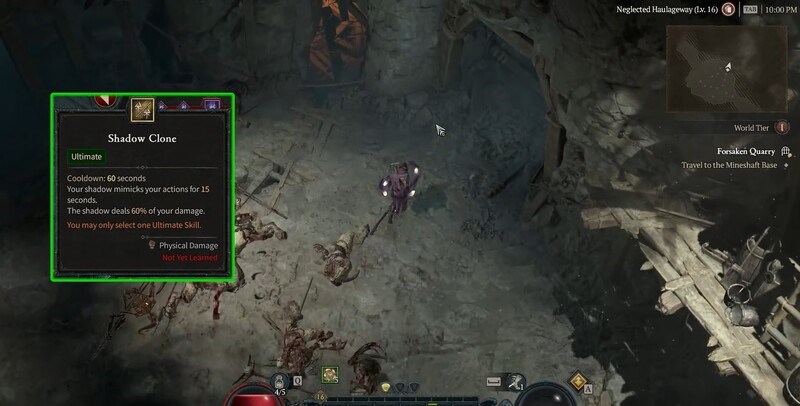This screenshot has height=406, width=800.
Task: Activate the green skill on the action bar
Action: (329, 375)
